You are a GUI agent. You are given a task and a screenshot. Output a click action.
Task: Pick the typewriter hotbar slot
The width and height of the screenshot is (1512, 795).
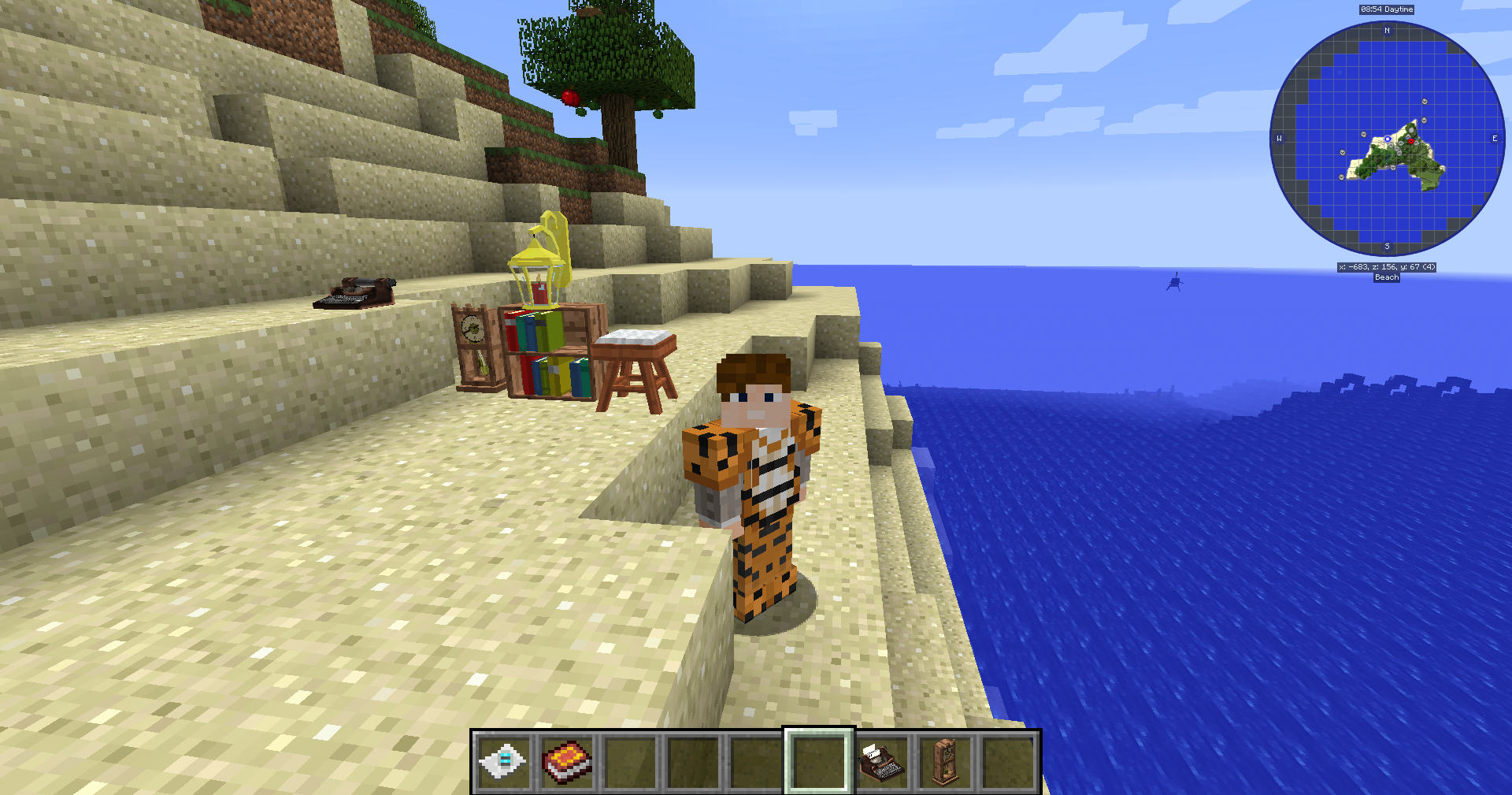tap(882, 761)
